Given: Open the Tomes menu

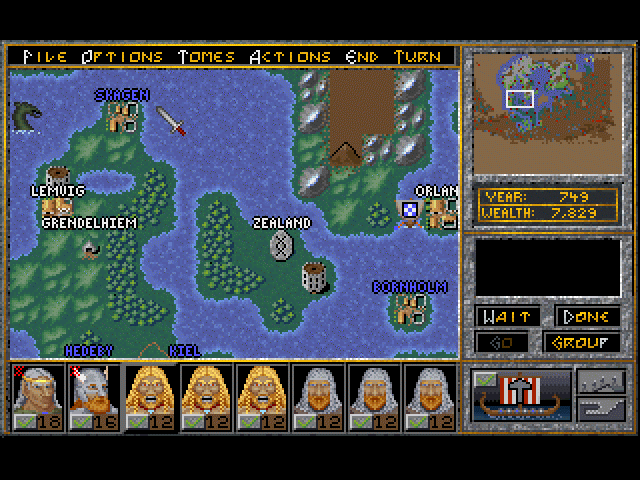Looking at the screenshot, I should (x=206, y=56).
